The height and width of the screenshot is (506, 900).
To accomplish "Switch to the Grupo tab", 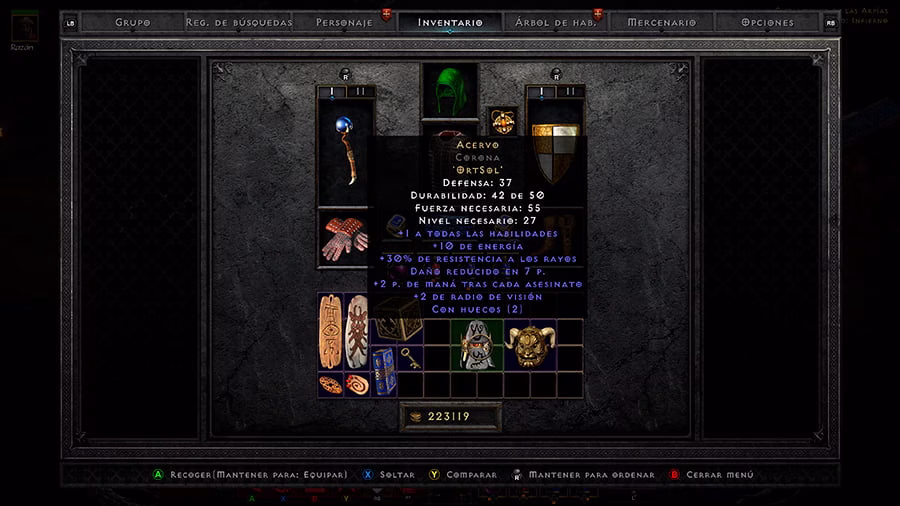I will [132, 22].
